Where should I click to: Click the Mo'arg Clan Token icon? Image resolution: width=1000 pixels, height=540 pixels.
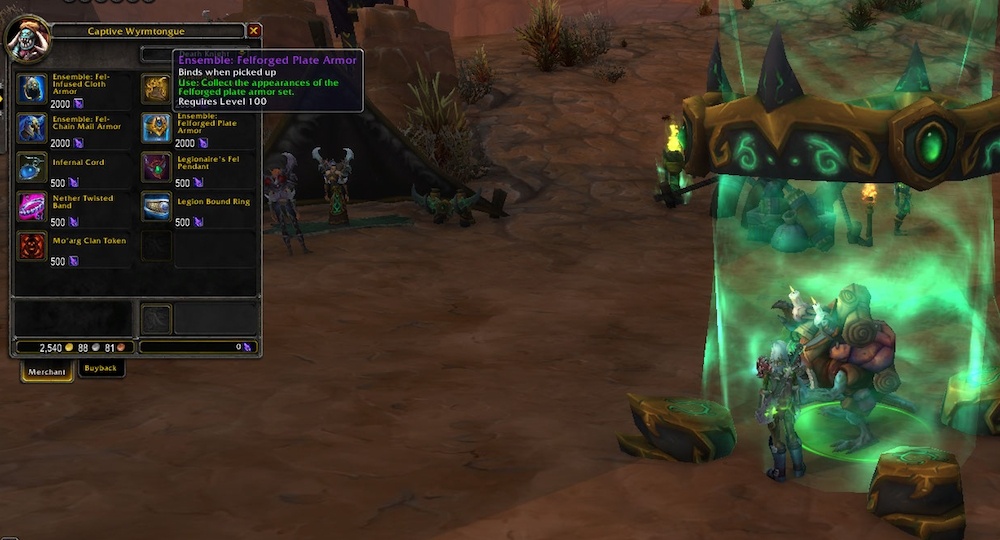coord(33,246)
